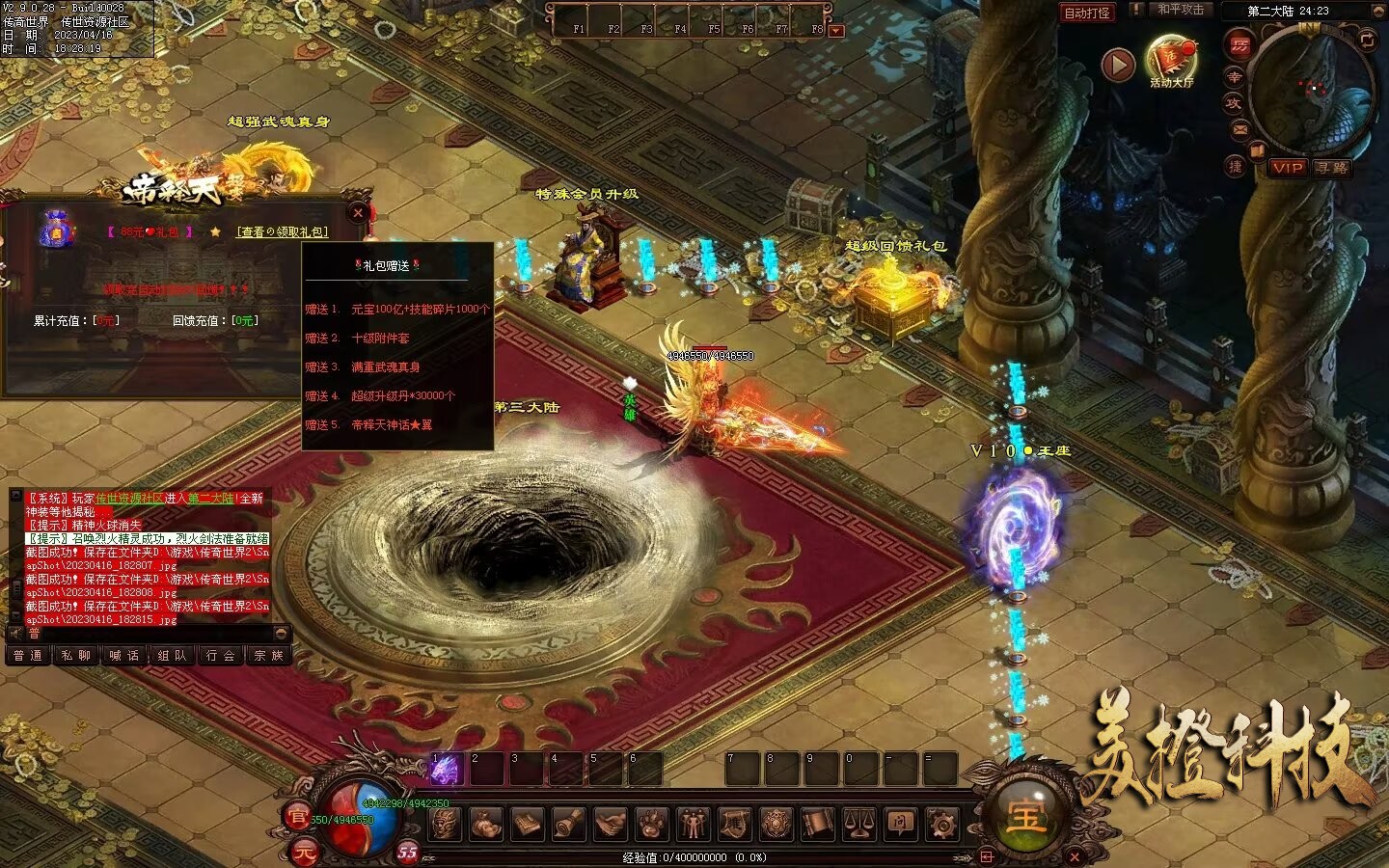The width and height of the screenshot is (1389, 868).
Task: Use the purple skill in hotbar slot 1
Action: pyautogui.click(x=446, y=770)
